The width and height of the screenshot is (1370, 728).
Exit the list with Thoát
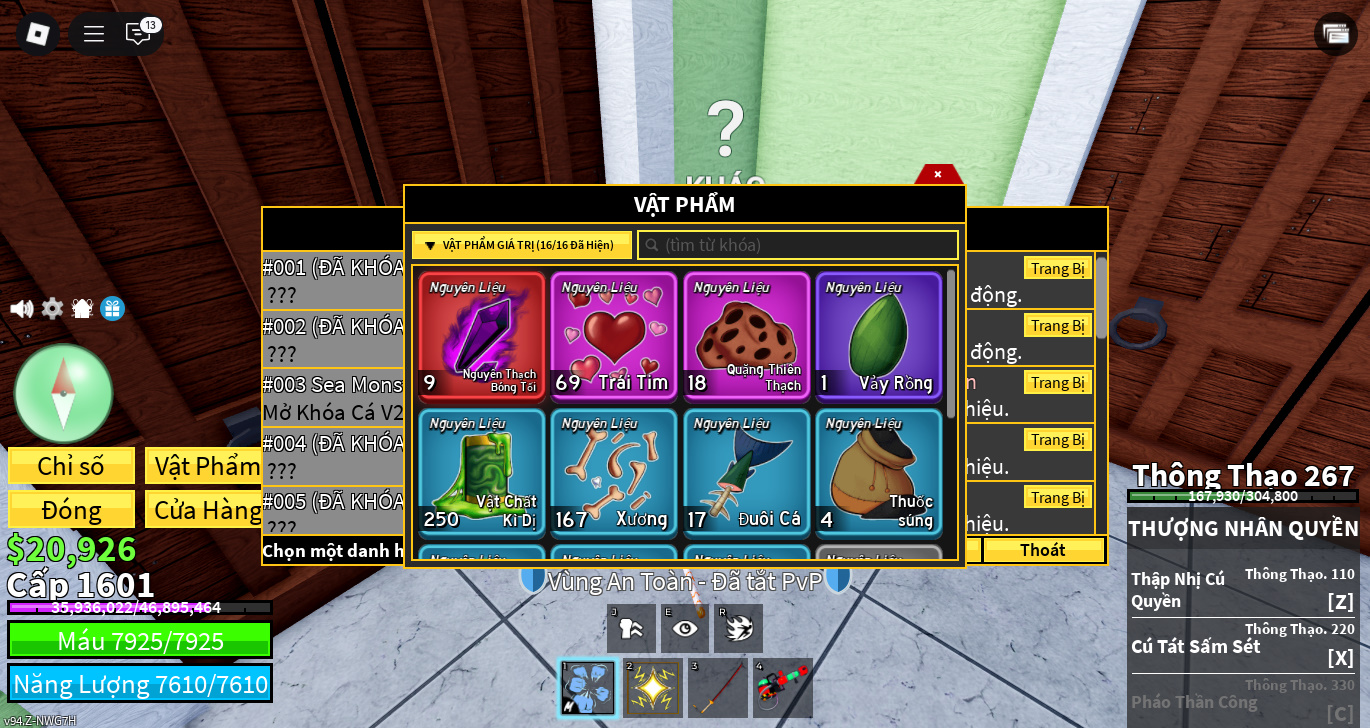pyautogui.click(x=1042, y=550)
